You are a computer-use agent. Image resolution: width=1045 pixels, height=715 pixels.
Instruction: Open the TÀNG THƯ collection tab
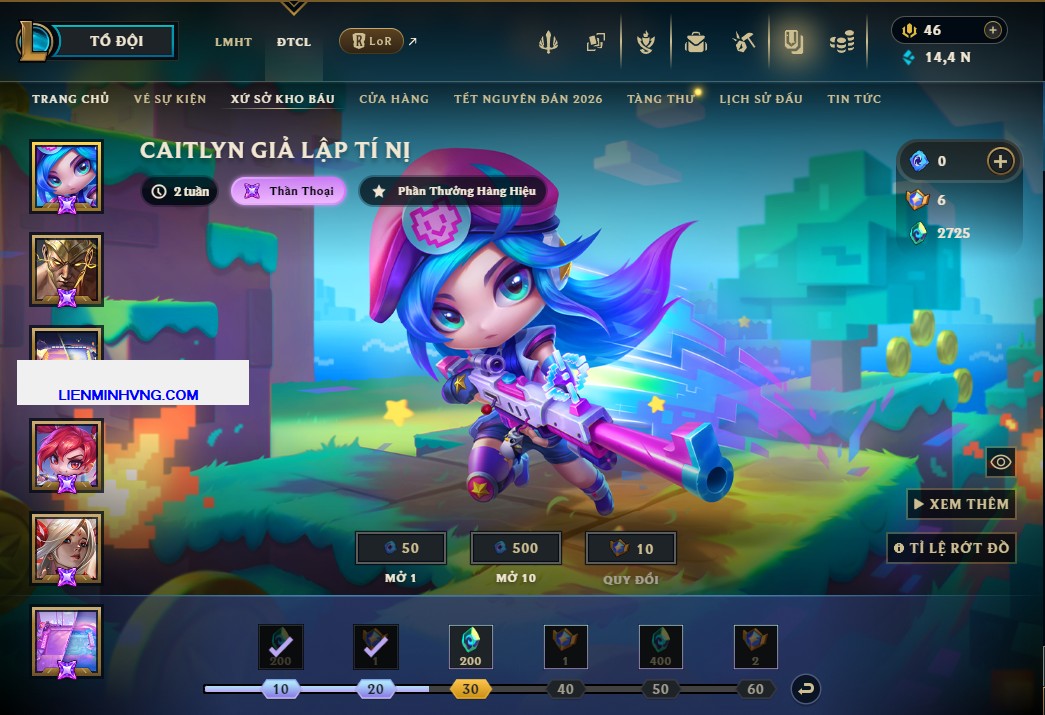coord(660,99)
